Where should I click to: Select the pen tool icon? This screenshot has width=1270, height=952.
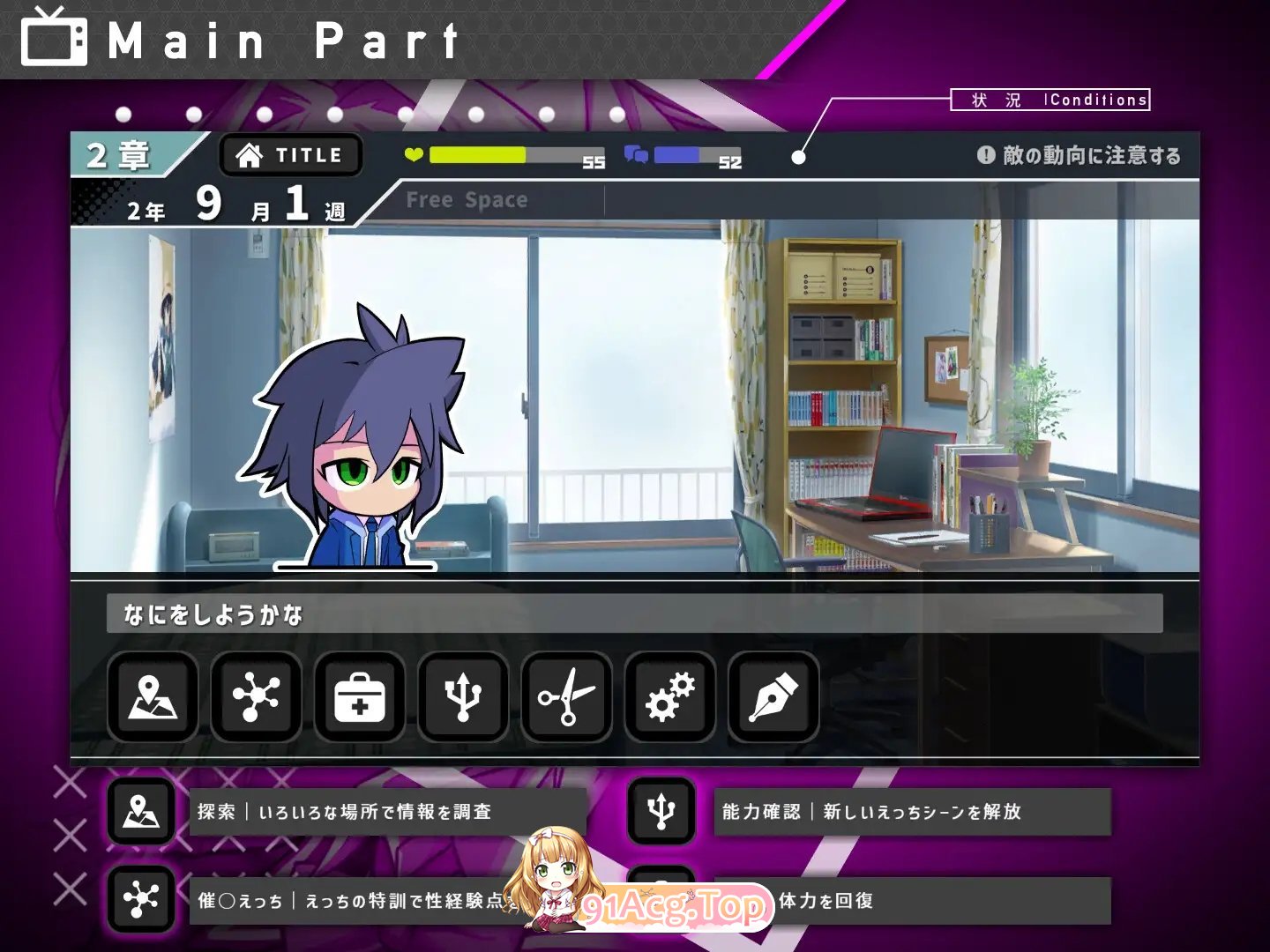772,697
